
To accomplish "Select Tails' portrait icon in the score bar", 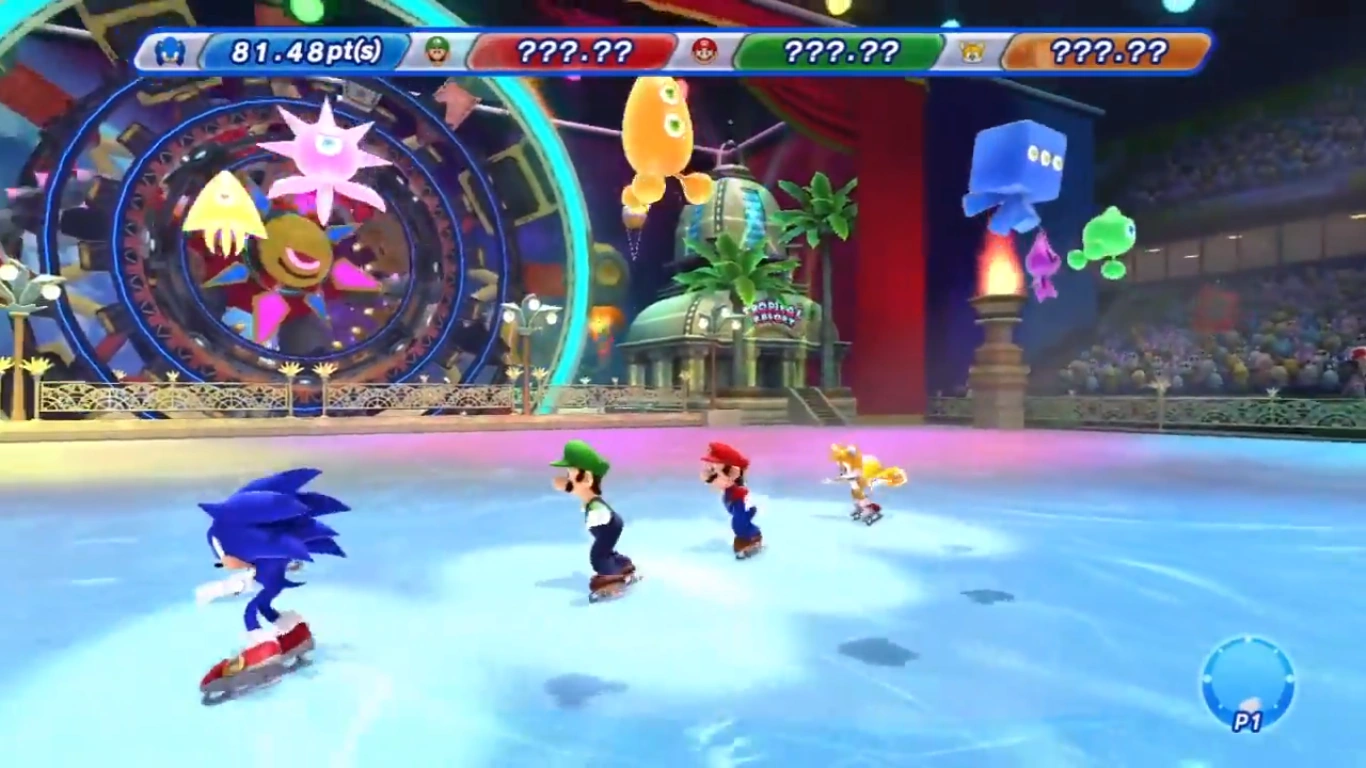I will [x=971, y=51].
